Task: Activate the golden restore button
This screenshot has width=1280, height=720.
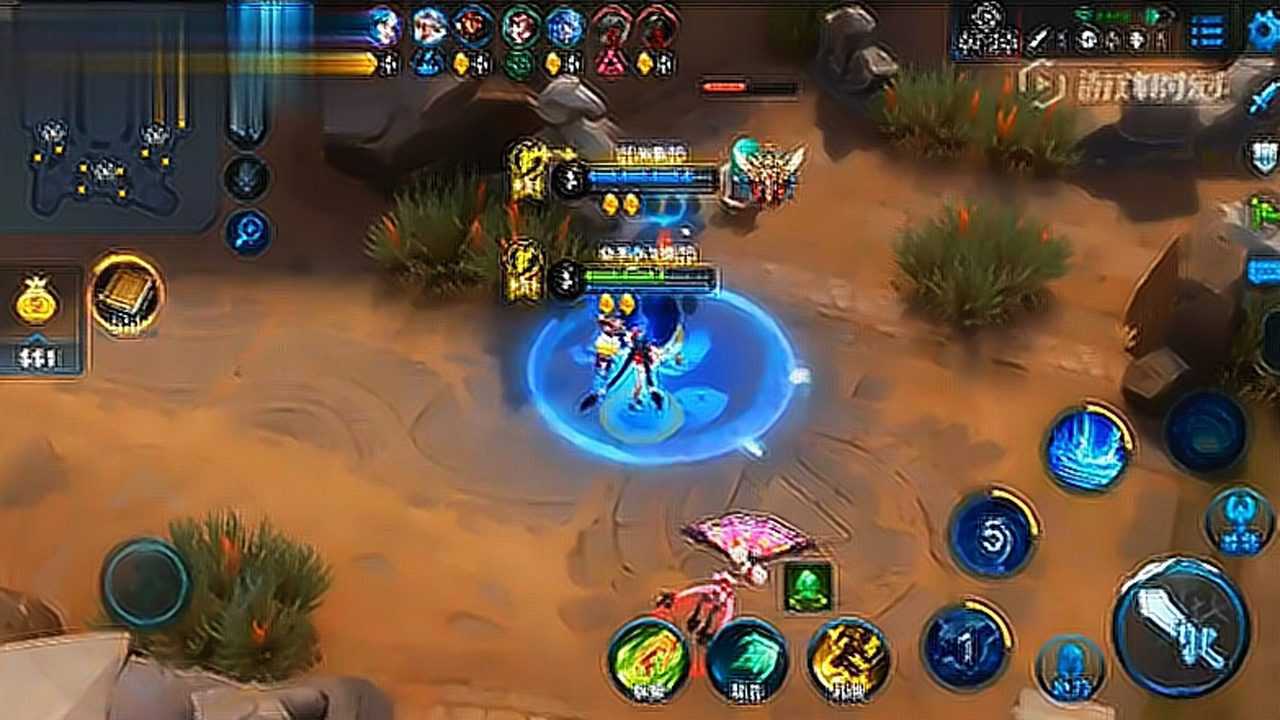Action: tap(848, 660)
